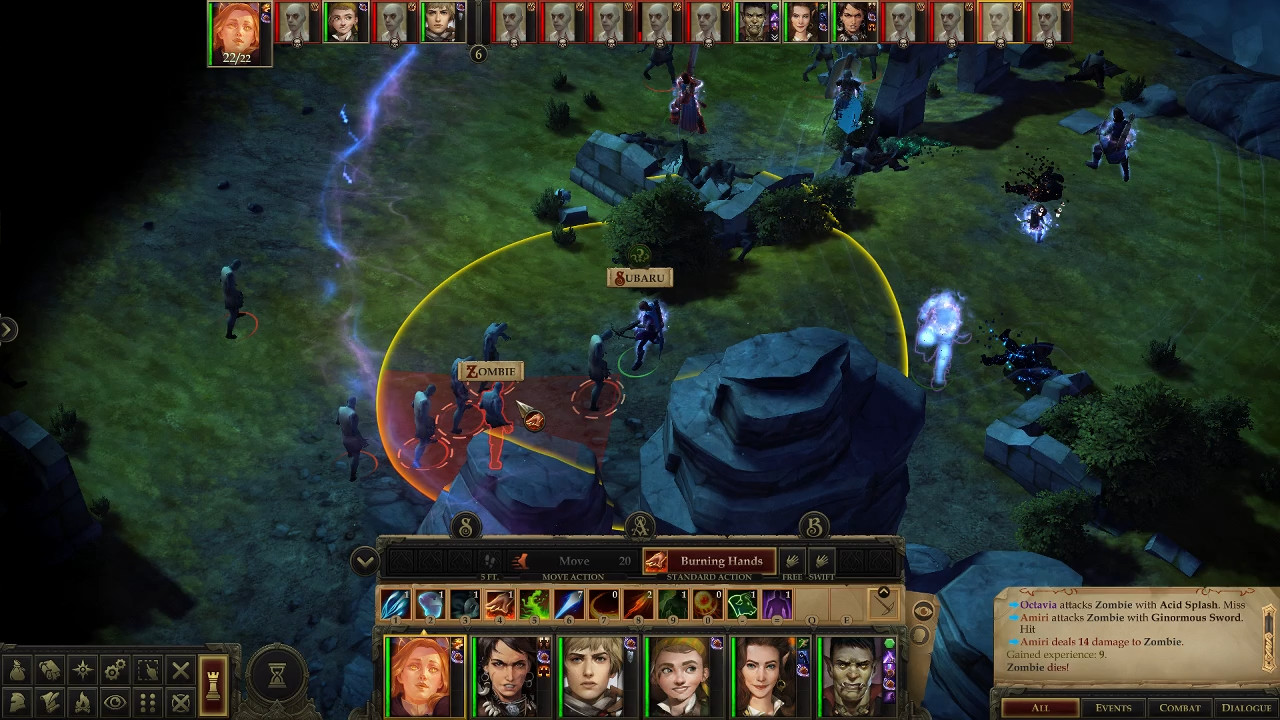The height and width of the screenshot is (720, 1280).
Task: Collapse the action bar with down arrow
Action: pyautogui.click(x=364, y=561)
